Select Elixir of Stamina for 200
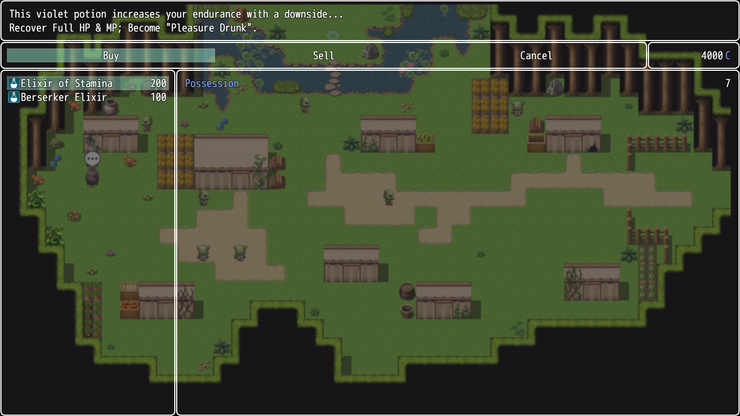The height and width of the screenshot is (416, 740). [88, 83]
